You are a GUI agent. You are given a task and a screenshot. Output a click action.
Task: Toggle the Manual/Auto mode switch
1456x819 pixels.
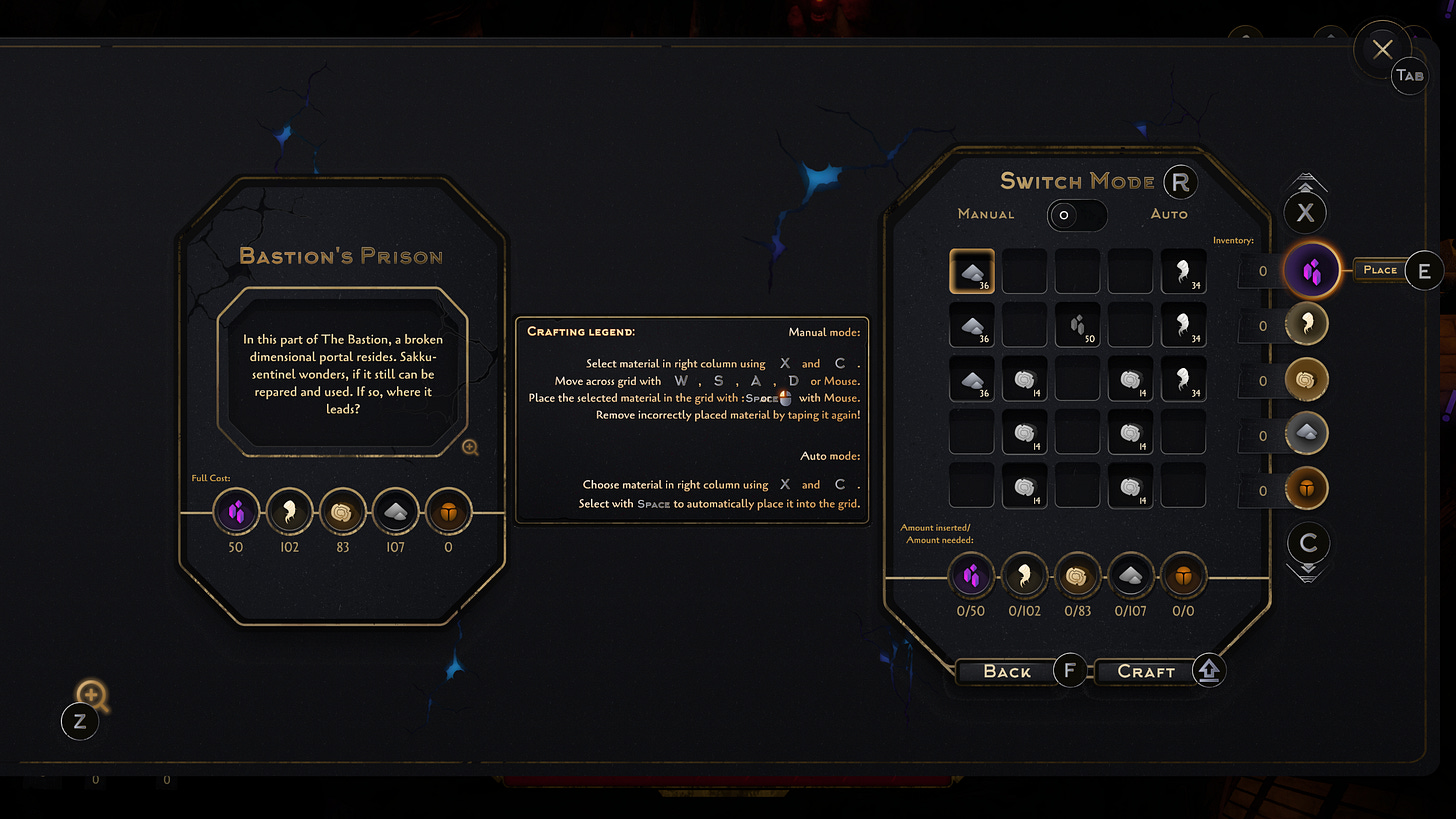tap(1076, 215)
